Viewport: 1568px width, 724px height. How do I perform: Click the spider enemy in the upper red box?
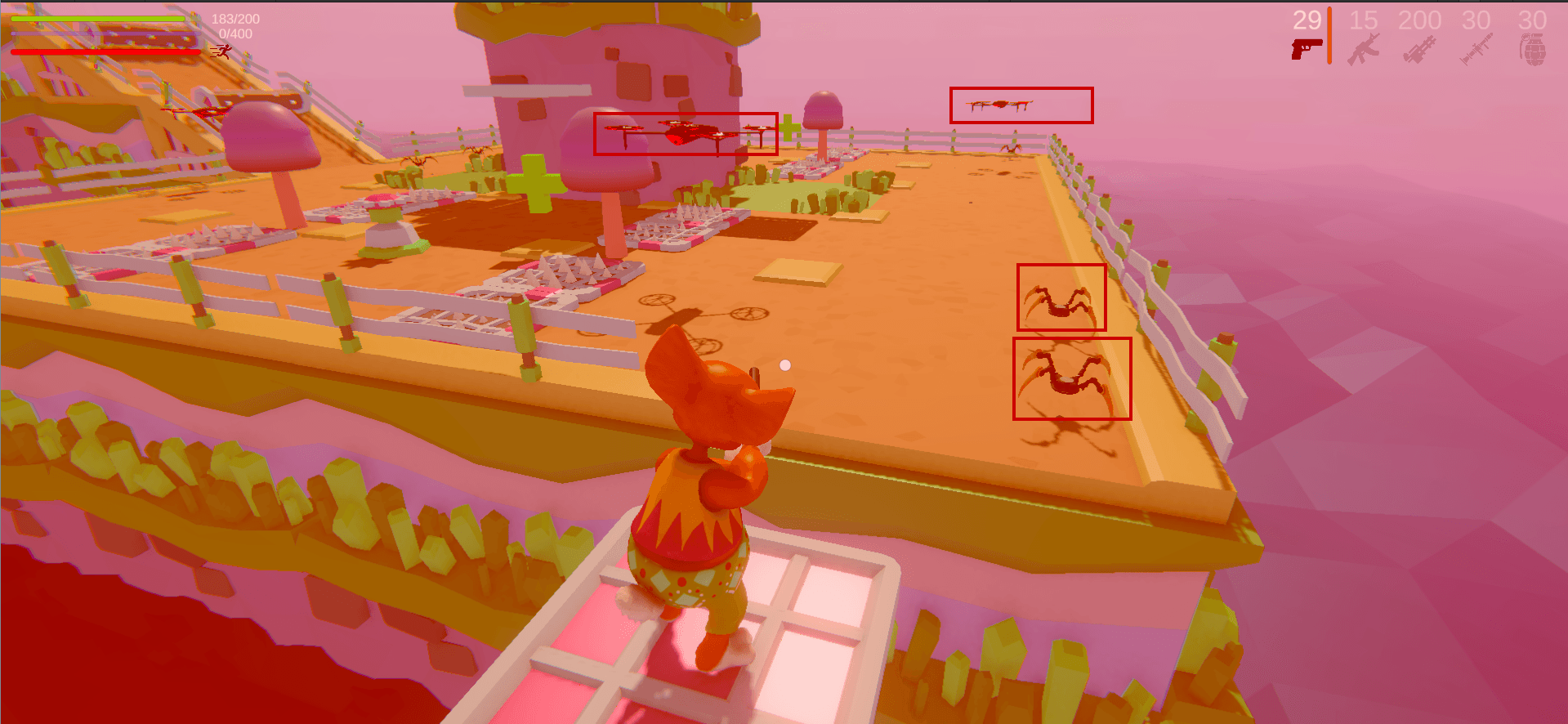[x=1059, y=302]
